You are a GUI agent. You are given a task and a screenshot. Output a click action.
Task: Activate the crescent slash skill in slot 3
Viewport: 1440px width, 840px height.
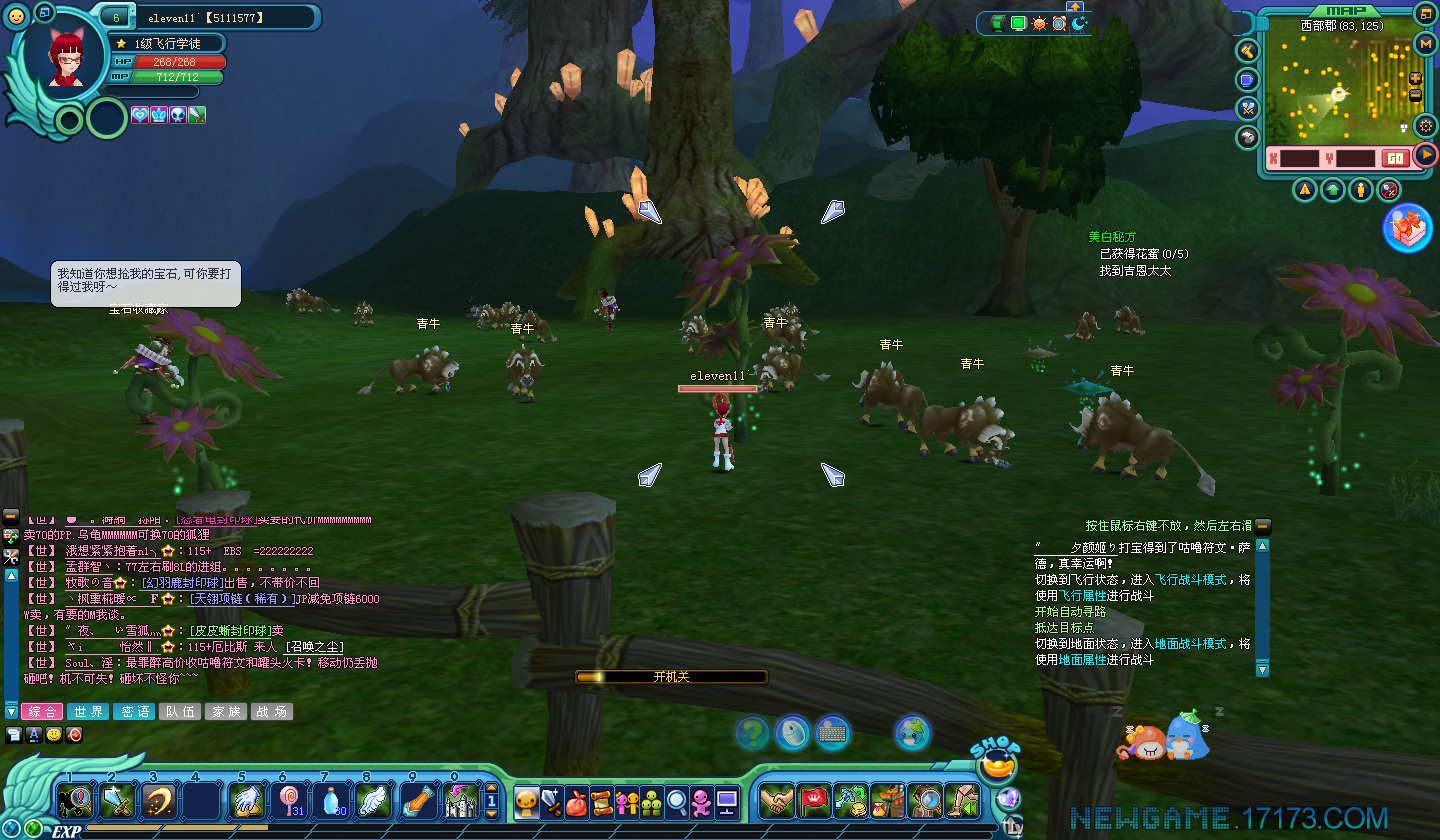(160, 800)
